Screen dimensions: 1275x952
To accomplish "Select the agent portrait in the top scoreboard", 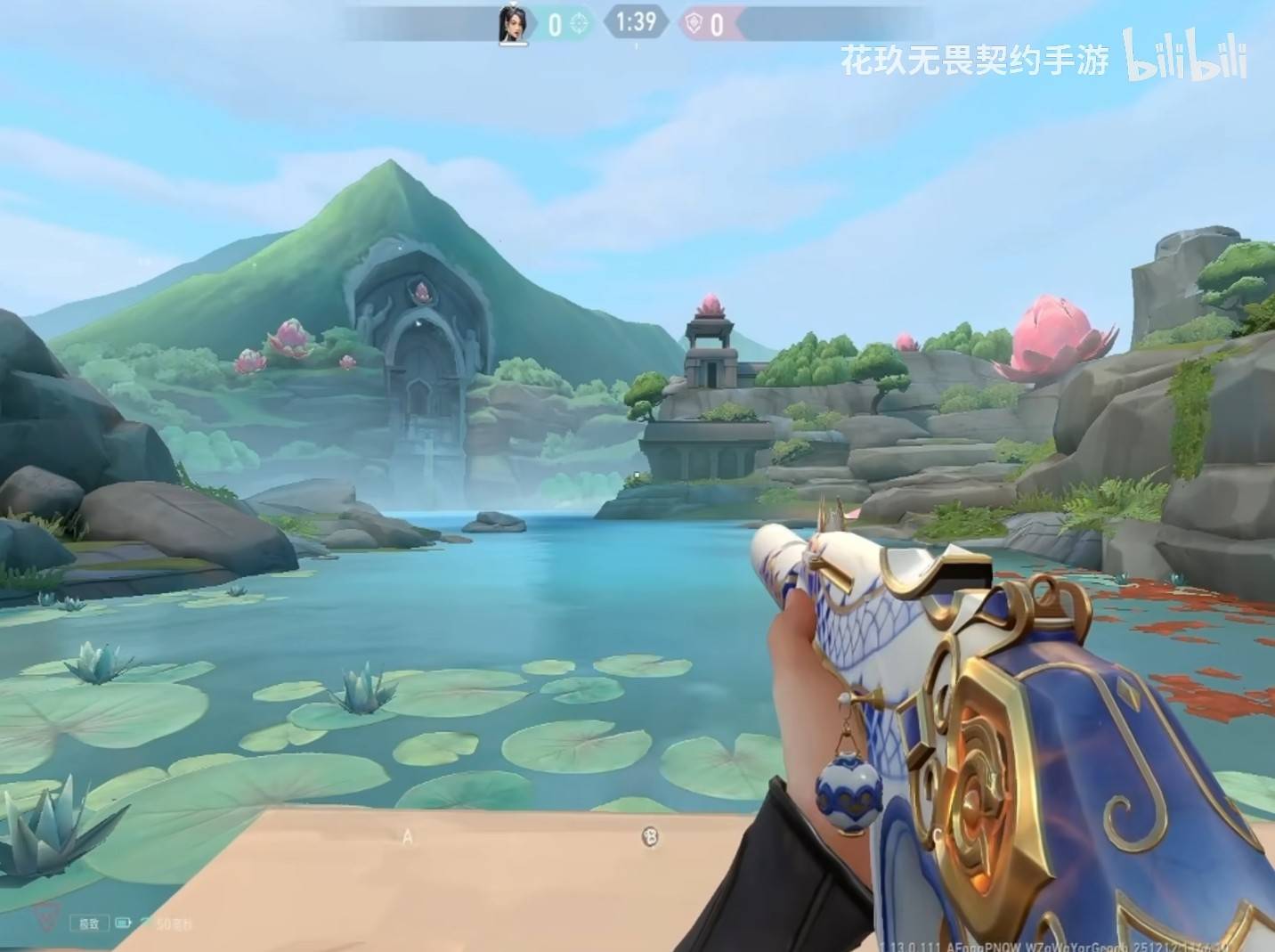I will click(x=512, y=23).
